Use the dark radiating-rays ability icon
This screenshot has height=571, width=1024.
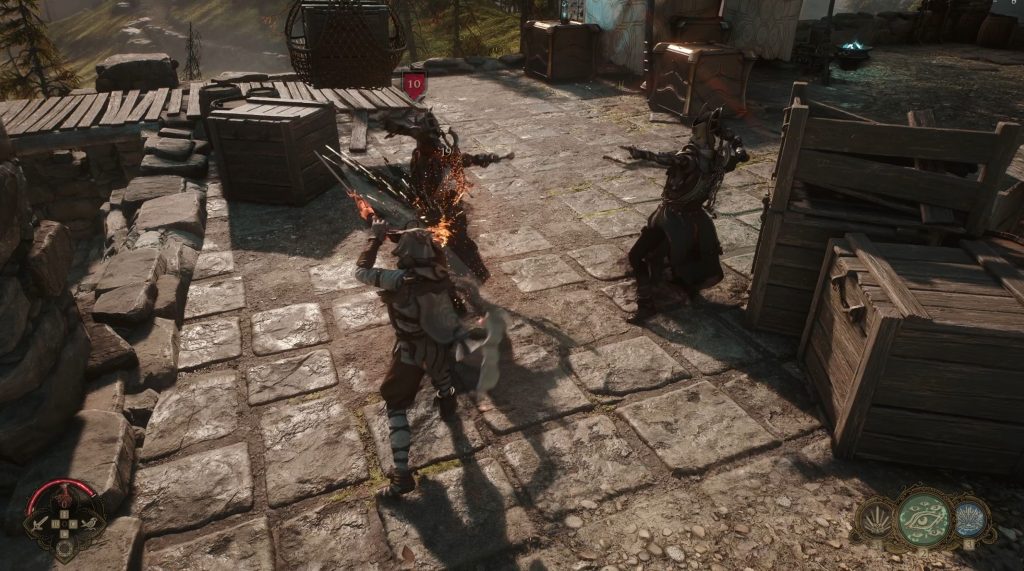tap(875, 519)
